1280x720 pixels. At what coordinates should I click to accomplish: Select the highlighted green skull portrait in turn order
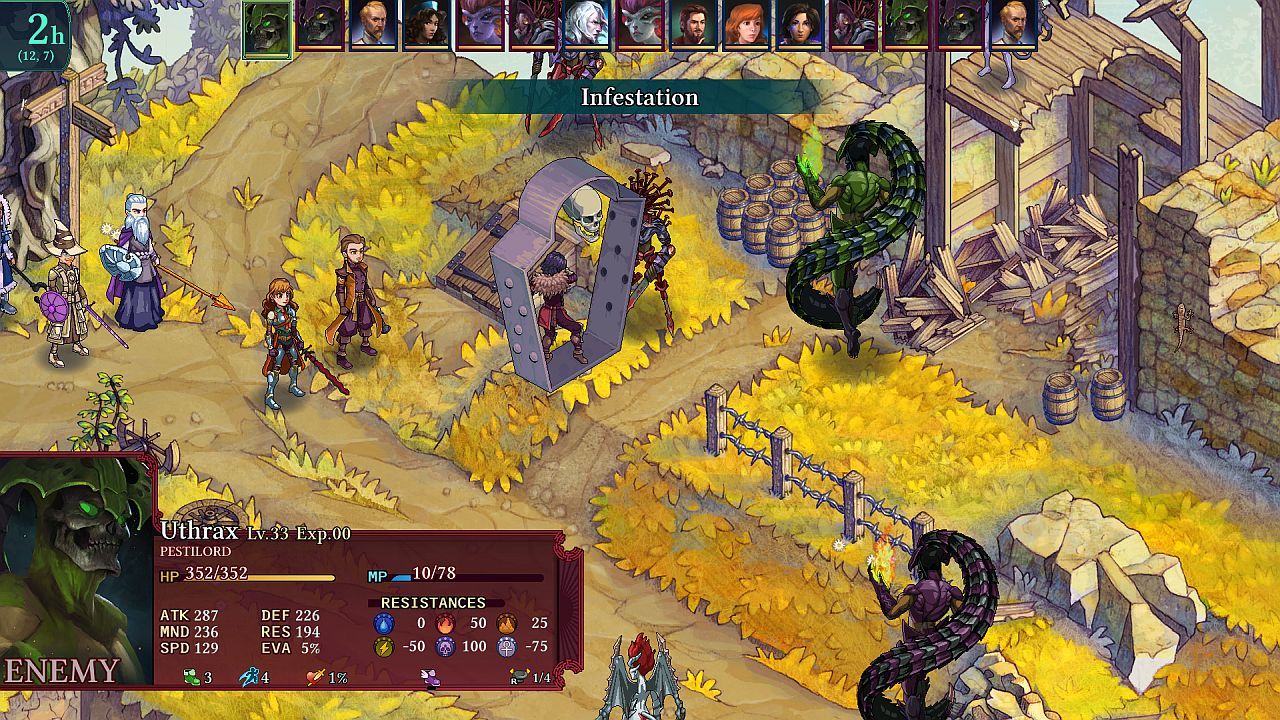click(x=267, y=28)
